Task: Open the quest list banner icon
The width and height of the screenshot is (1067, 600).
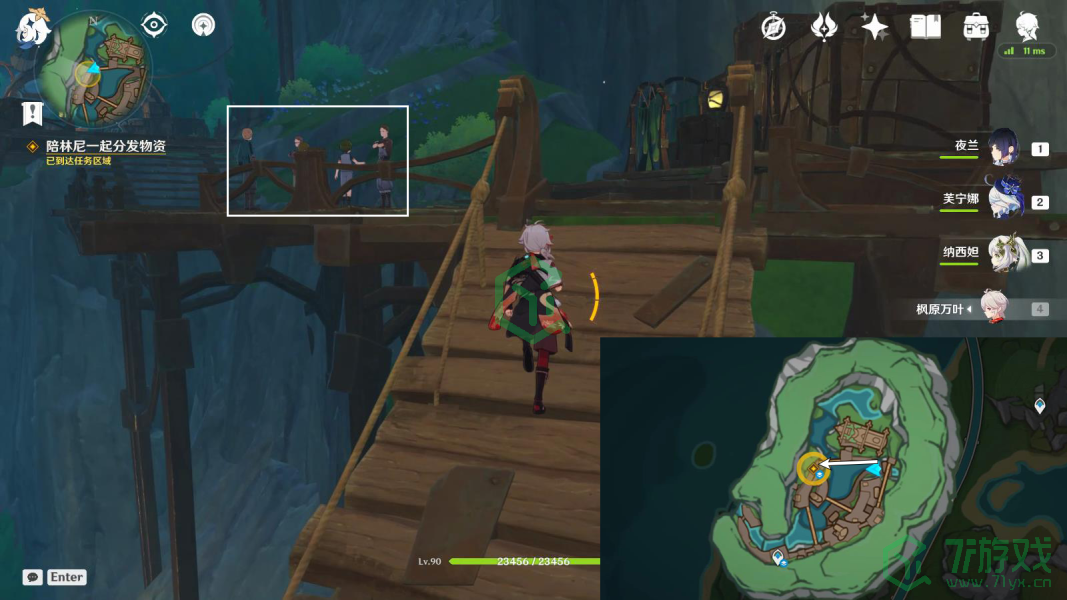Action: (33, 113)
